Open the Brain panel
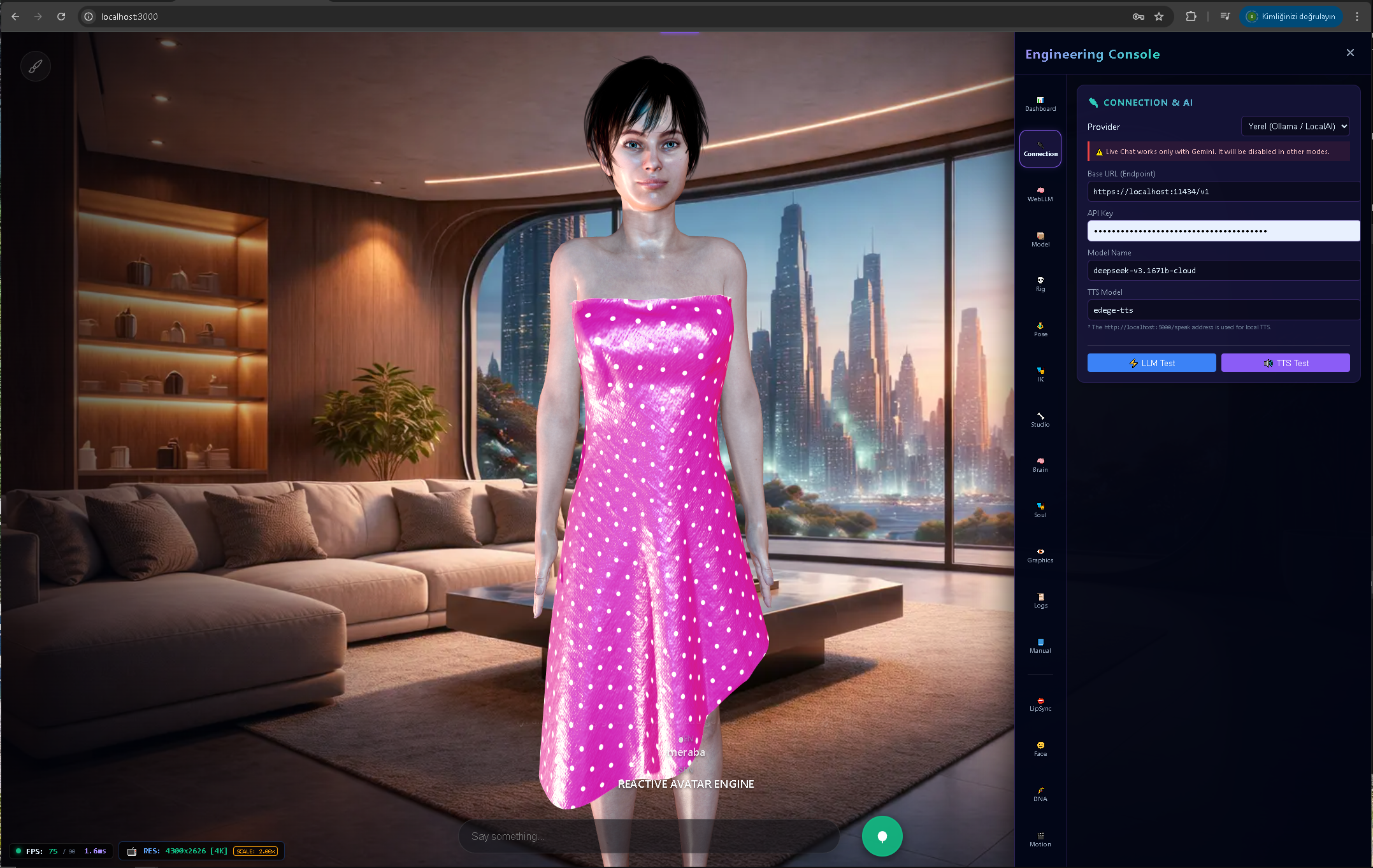The width and height of the screenshot is (1373, 868). click(1040, 464)
